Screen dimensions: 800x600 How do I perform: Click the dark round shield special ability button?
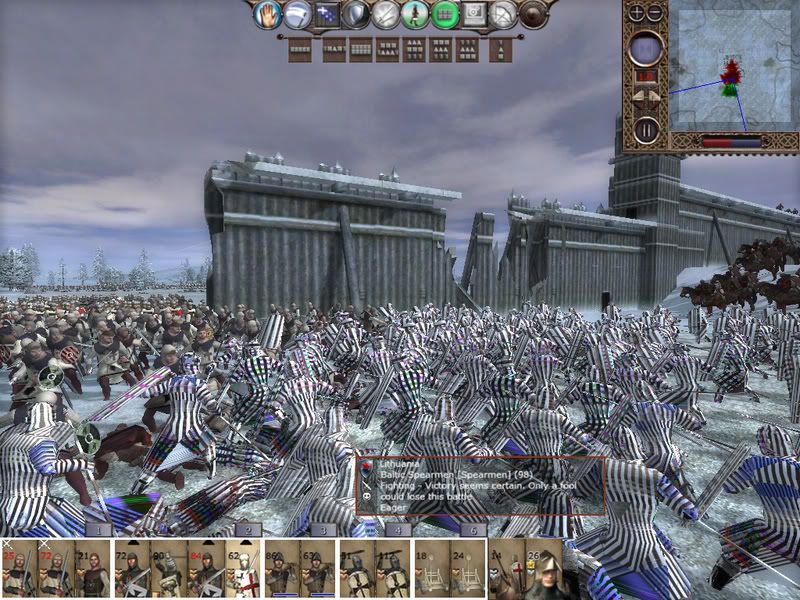pyautogui.click(x=535, y=14)
